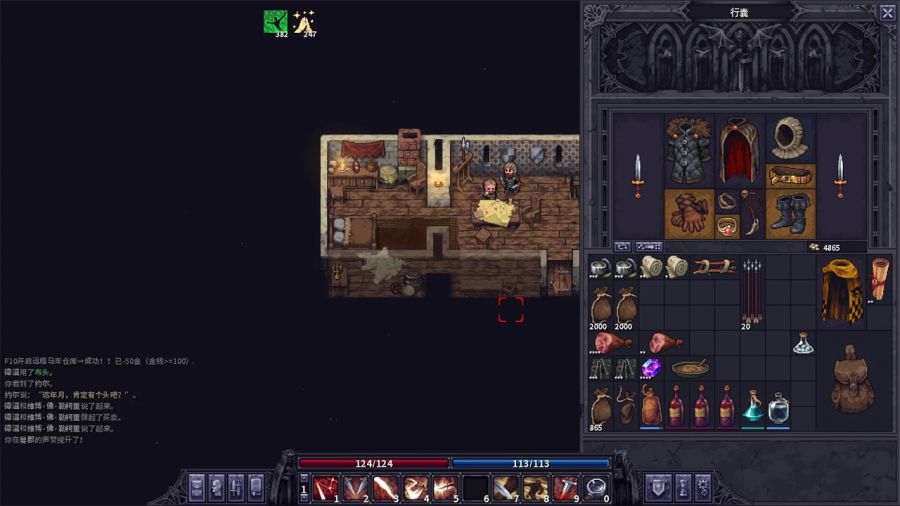Select the teal potion flask
The width and height of the screenshot is (900, 506).
753,406
